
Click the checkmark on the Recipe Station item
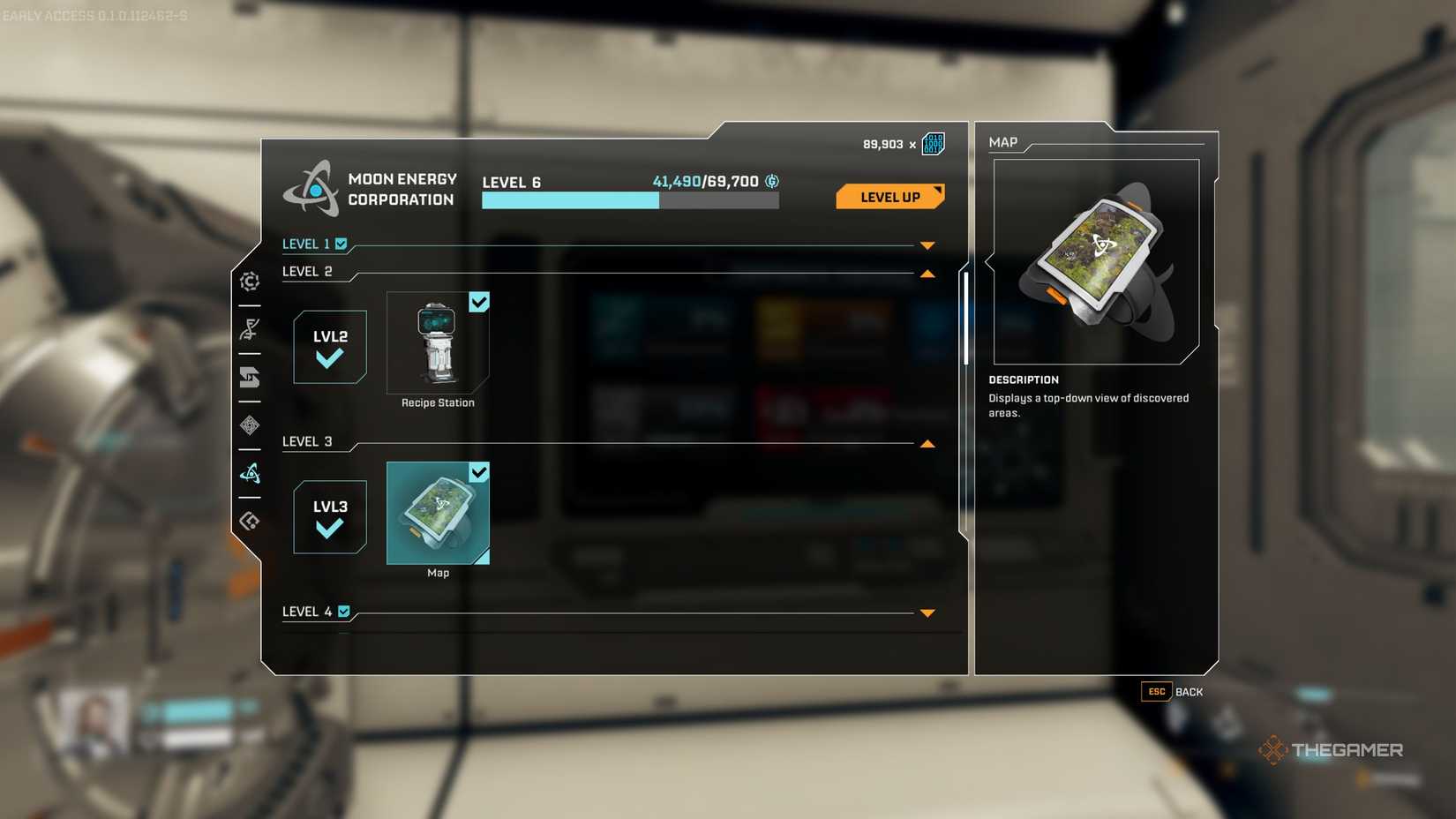click(x=479, y=302)
